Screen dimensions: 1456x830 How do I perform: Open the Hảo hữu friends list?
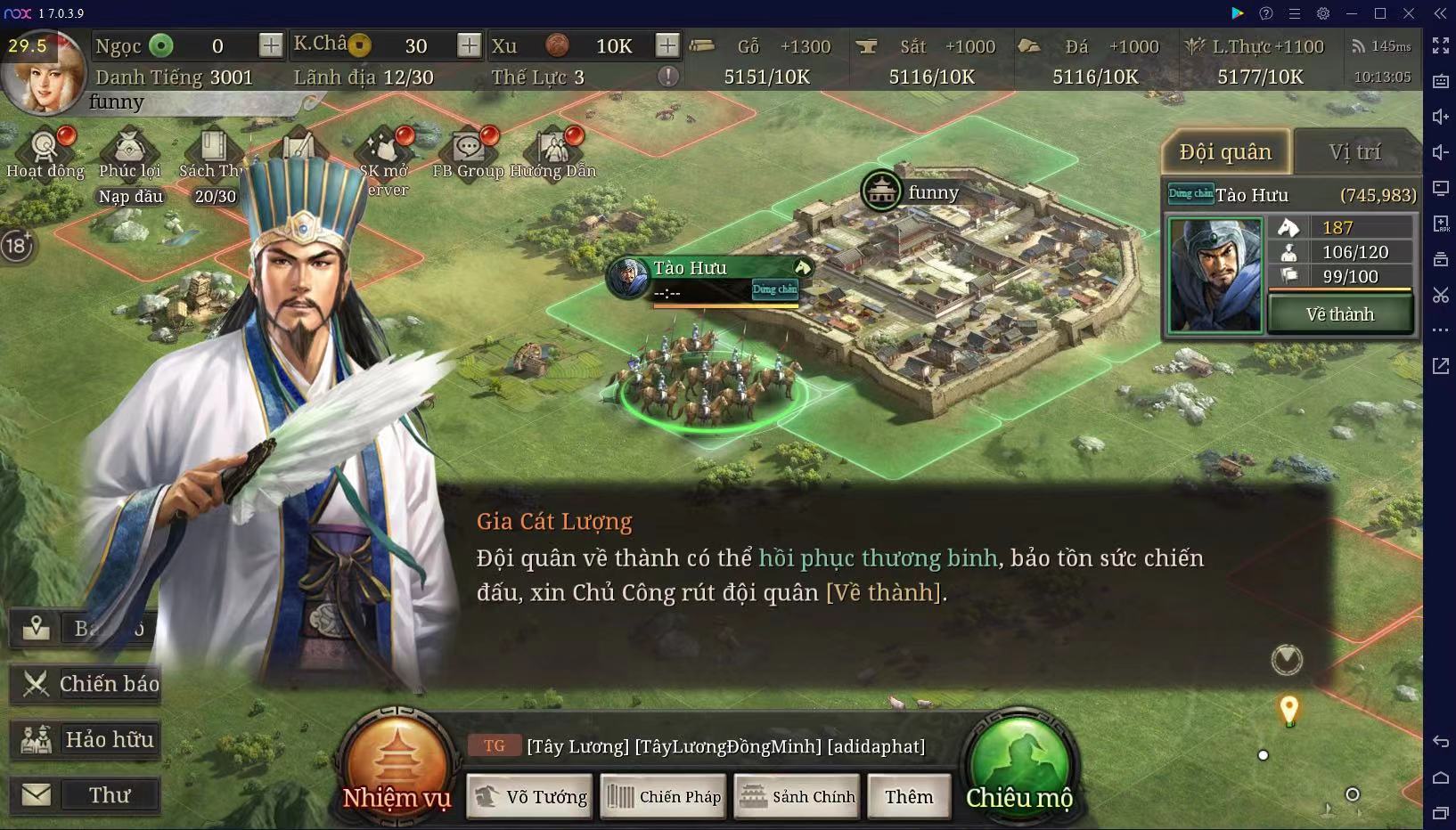(x=86, y=739)
